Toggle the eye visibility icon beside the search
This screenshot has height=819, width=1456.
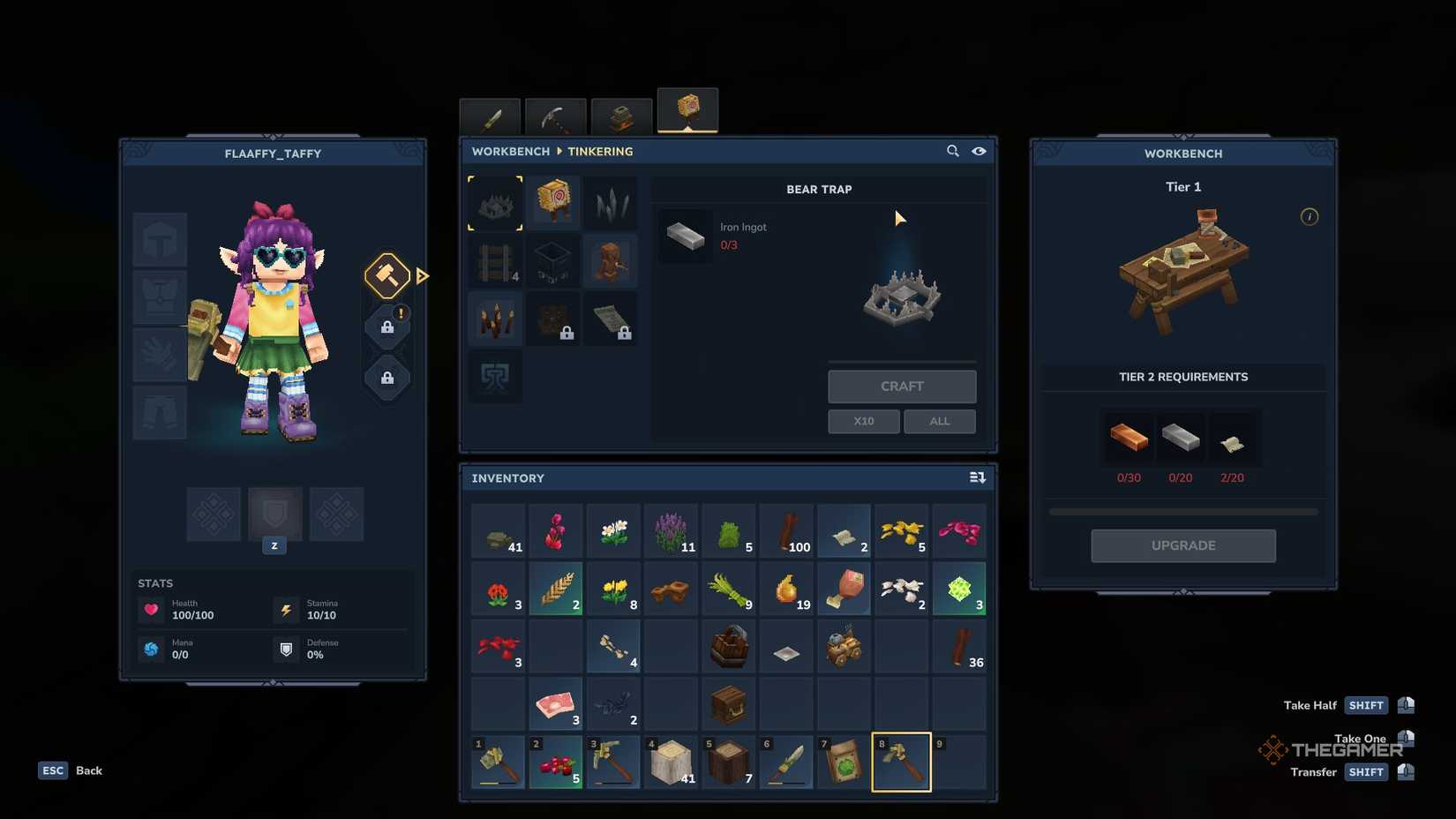click(x=979, y=151)
